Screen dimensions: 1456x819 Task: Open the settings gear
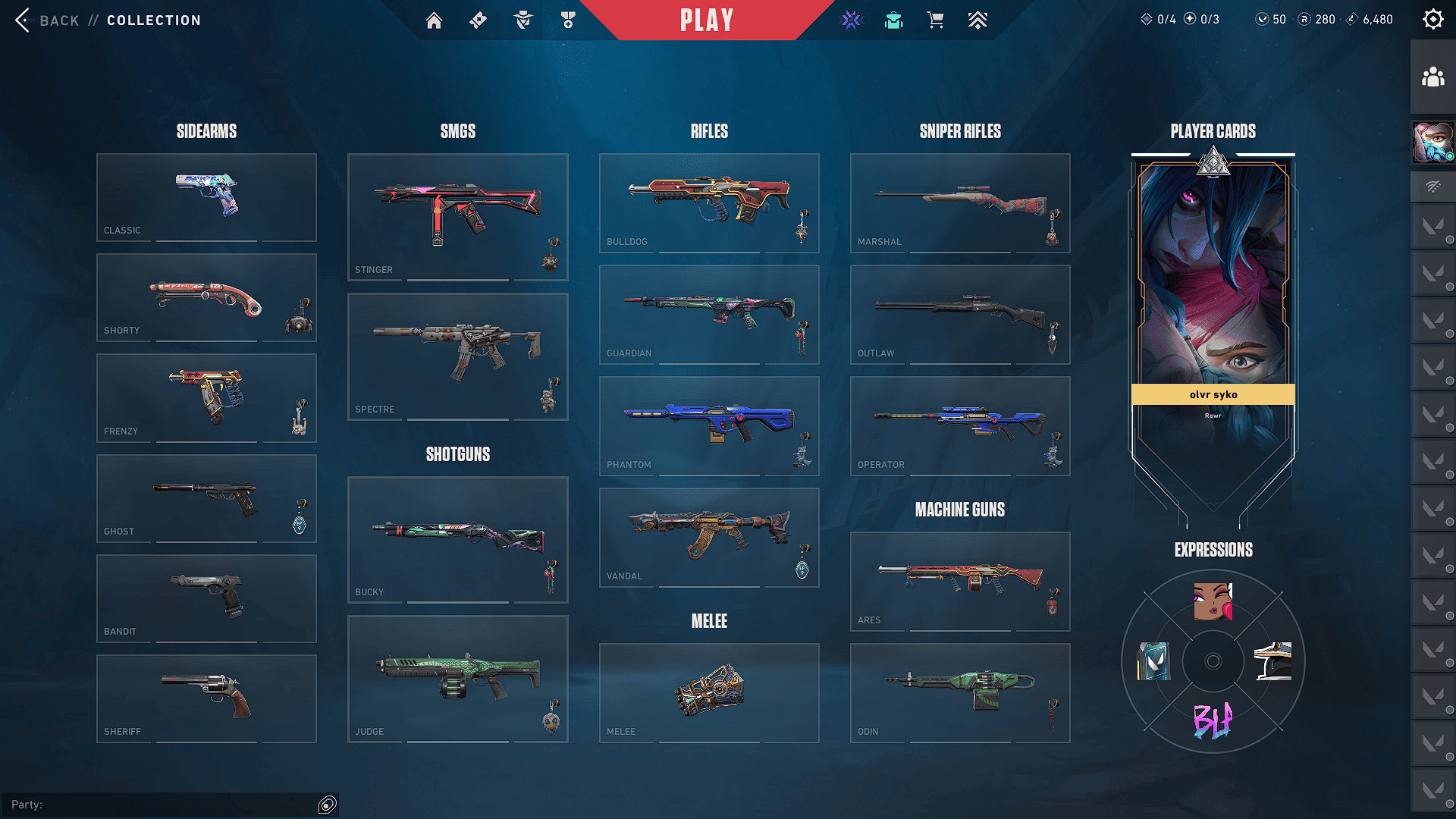click(x=1432, y=20)
